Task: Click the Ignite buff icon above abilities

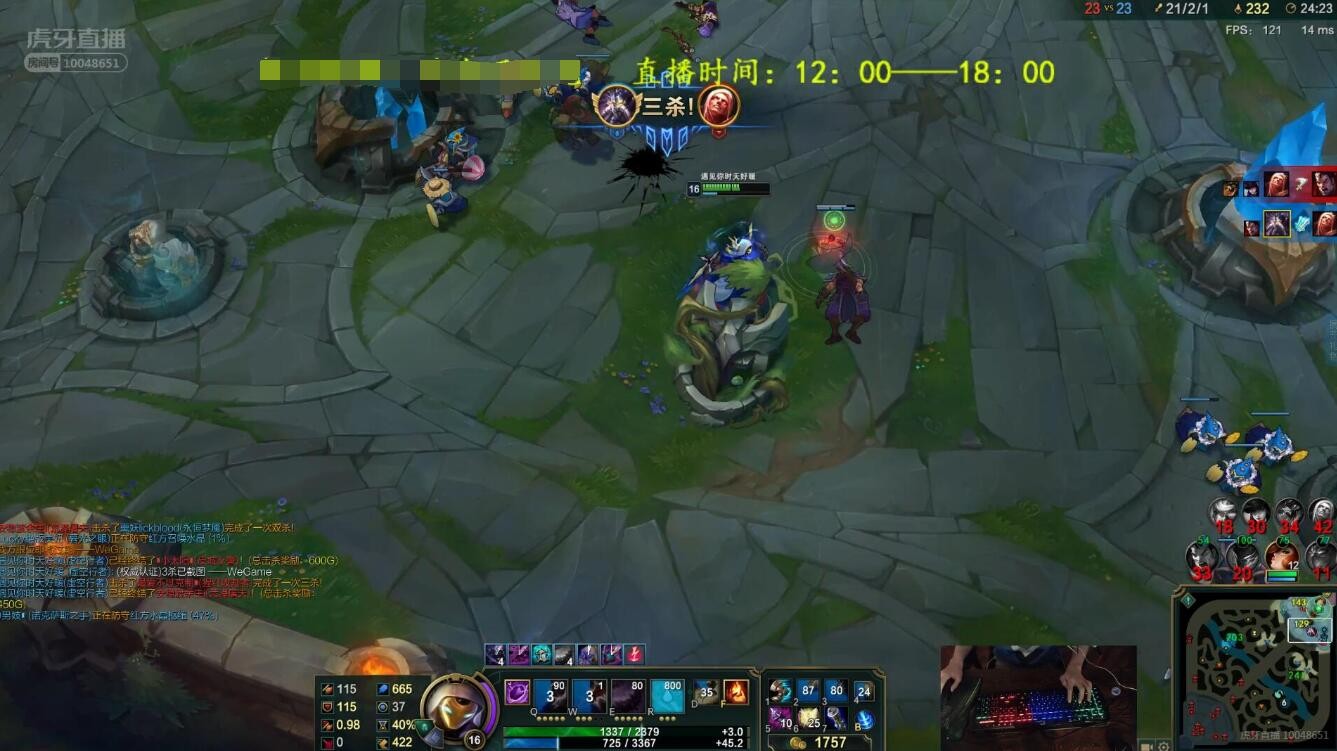Action: coord(634,654)
